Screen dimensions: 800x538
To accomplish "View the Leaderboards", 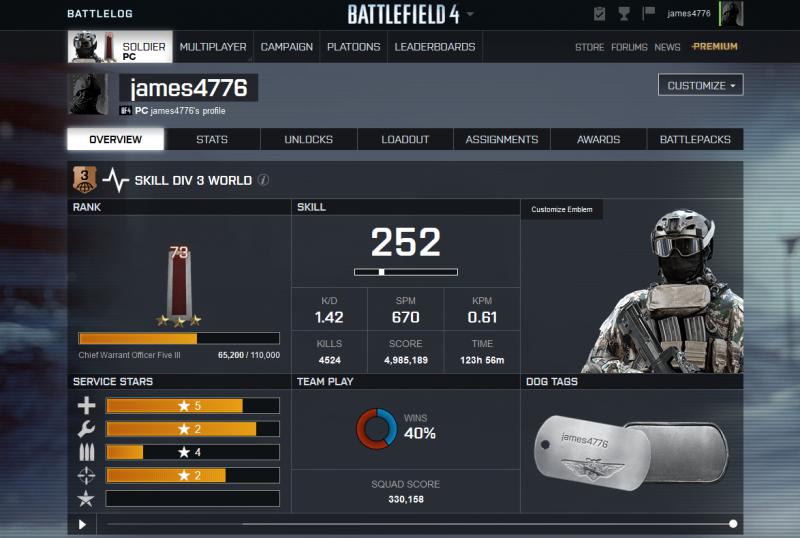I will 435,47.
